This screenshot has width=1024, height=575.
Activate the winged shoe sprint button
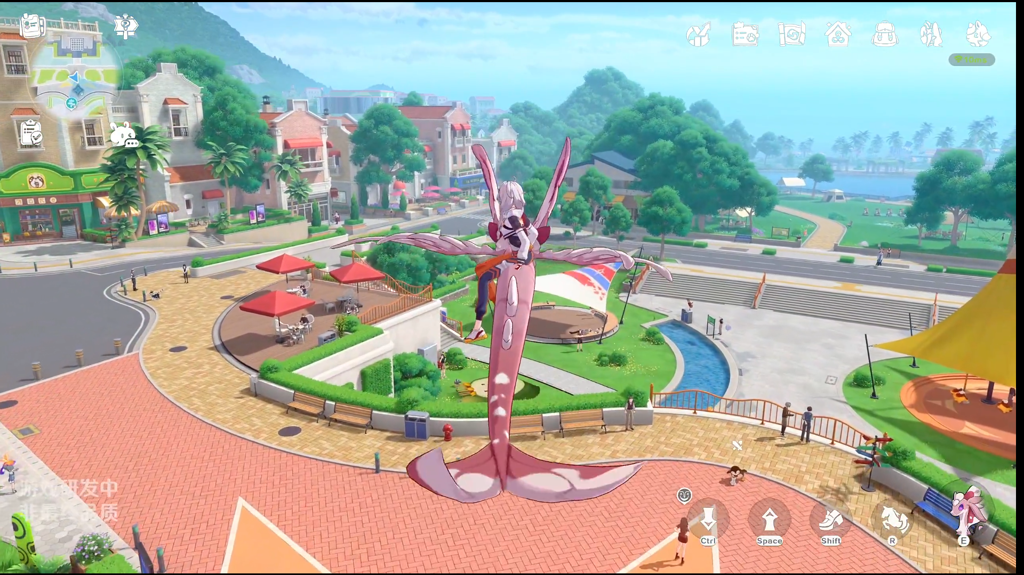click(831, 518)
